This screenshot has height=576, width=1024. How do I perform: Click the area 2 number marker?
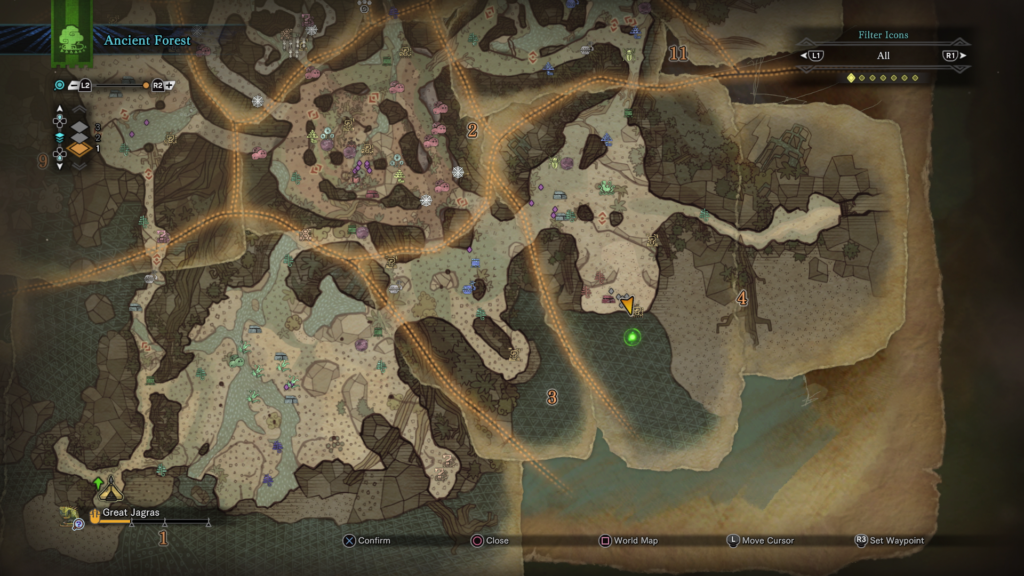click(x=472, y=129)
